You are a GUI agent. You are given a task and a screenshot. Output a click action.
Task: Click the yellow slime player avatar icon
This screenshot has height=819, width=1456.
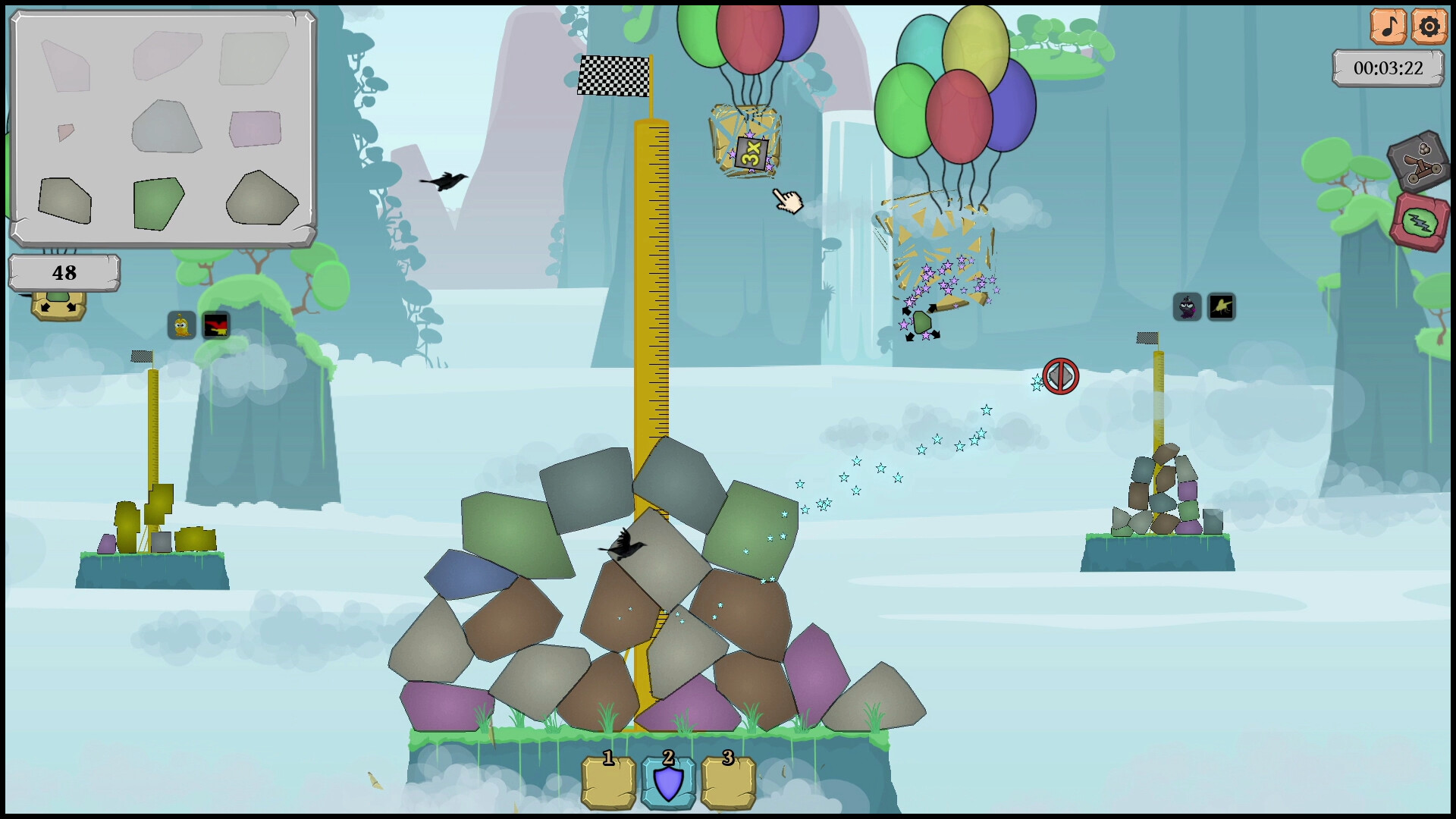pyautogui.click(x=180, y=326)
